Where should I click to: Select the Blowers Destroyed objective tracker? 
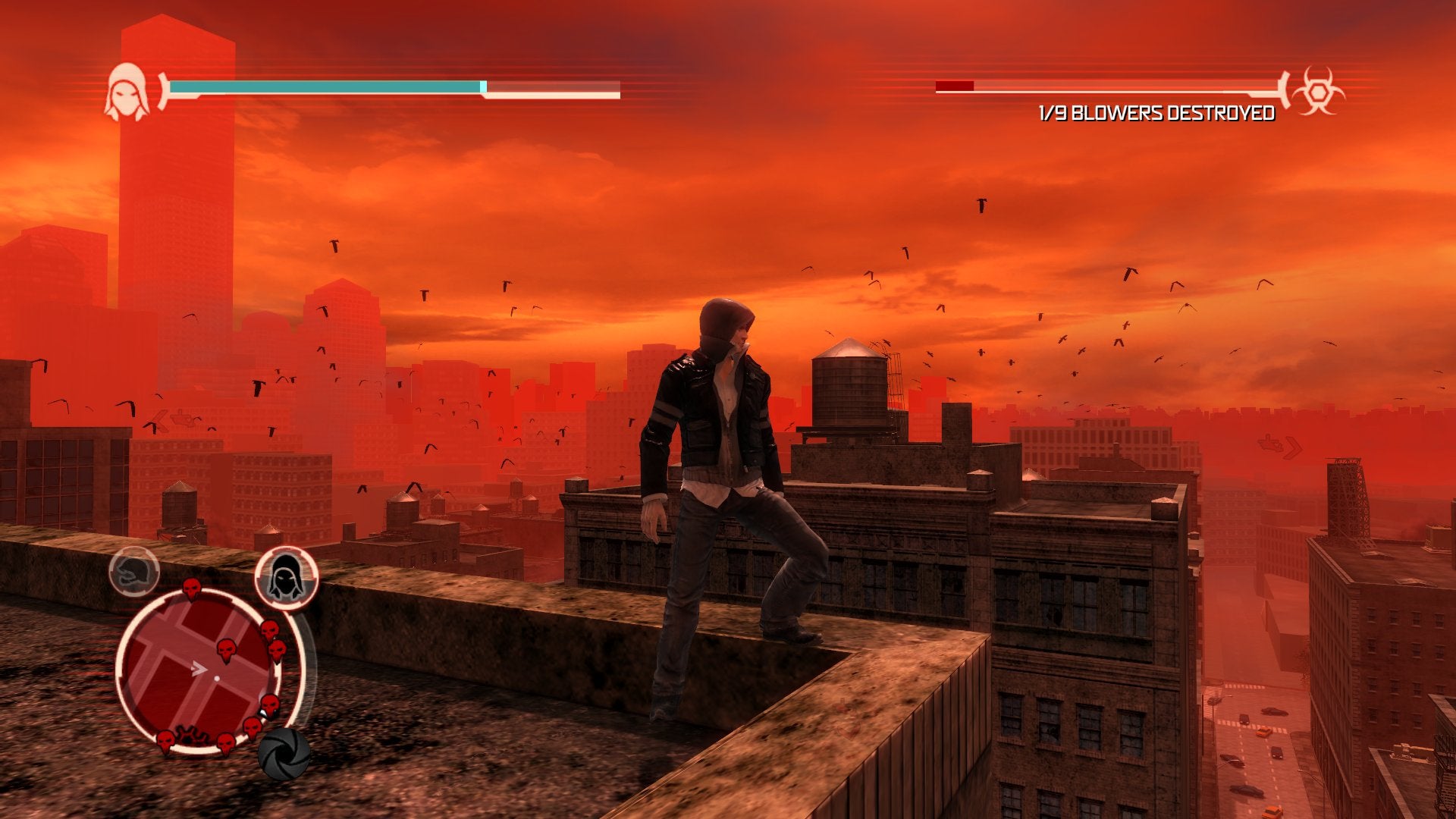tap(1156, 114)
